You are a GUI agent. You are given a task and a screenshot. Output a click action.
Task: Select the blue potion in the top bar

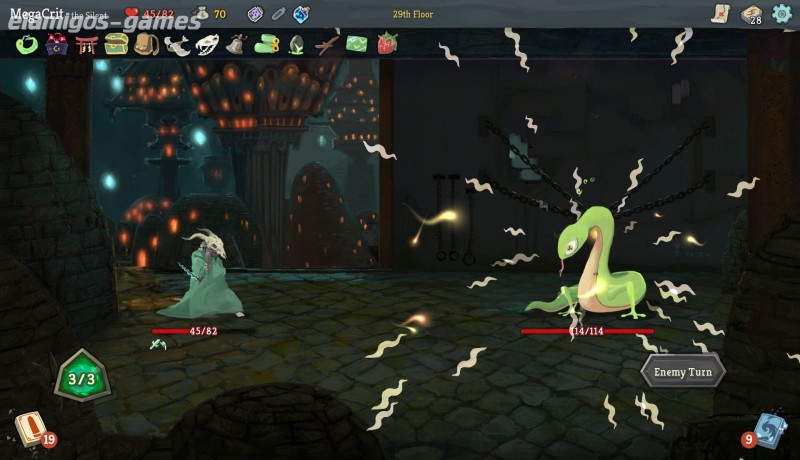tap(301, 14)
